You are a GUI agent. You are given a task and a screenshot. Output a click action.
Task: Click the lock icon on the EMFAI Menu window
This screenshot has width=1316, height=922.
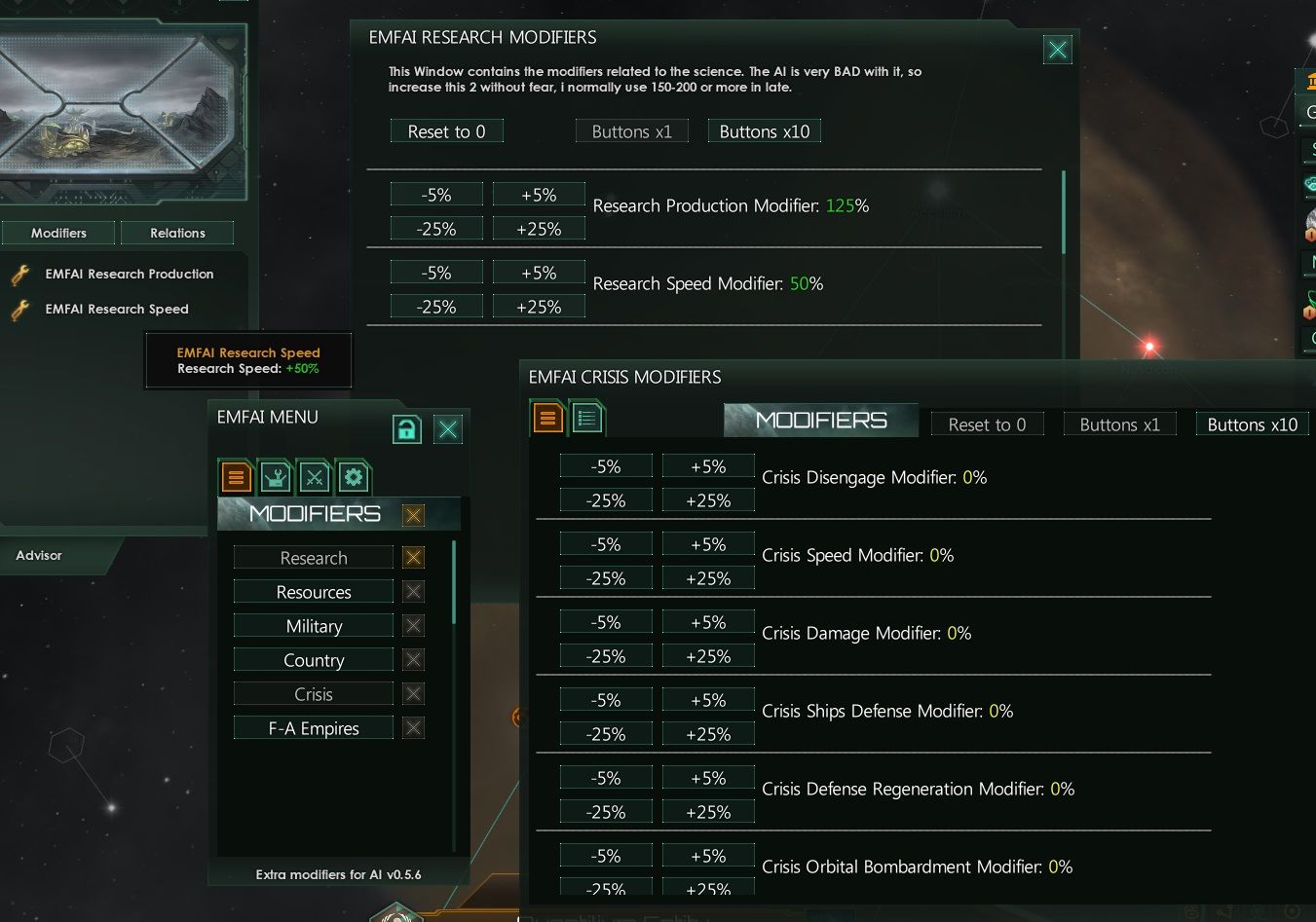(407, 428)
